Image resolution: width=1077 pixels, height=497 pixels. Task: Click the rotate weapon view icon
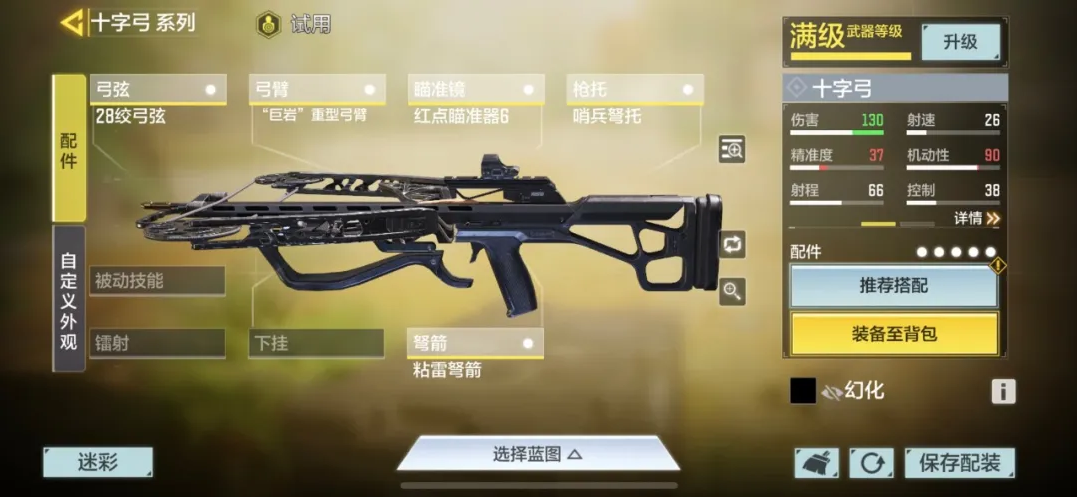click(732, 243)
